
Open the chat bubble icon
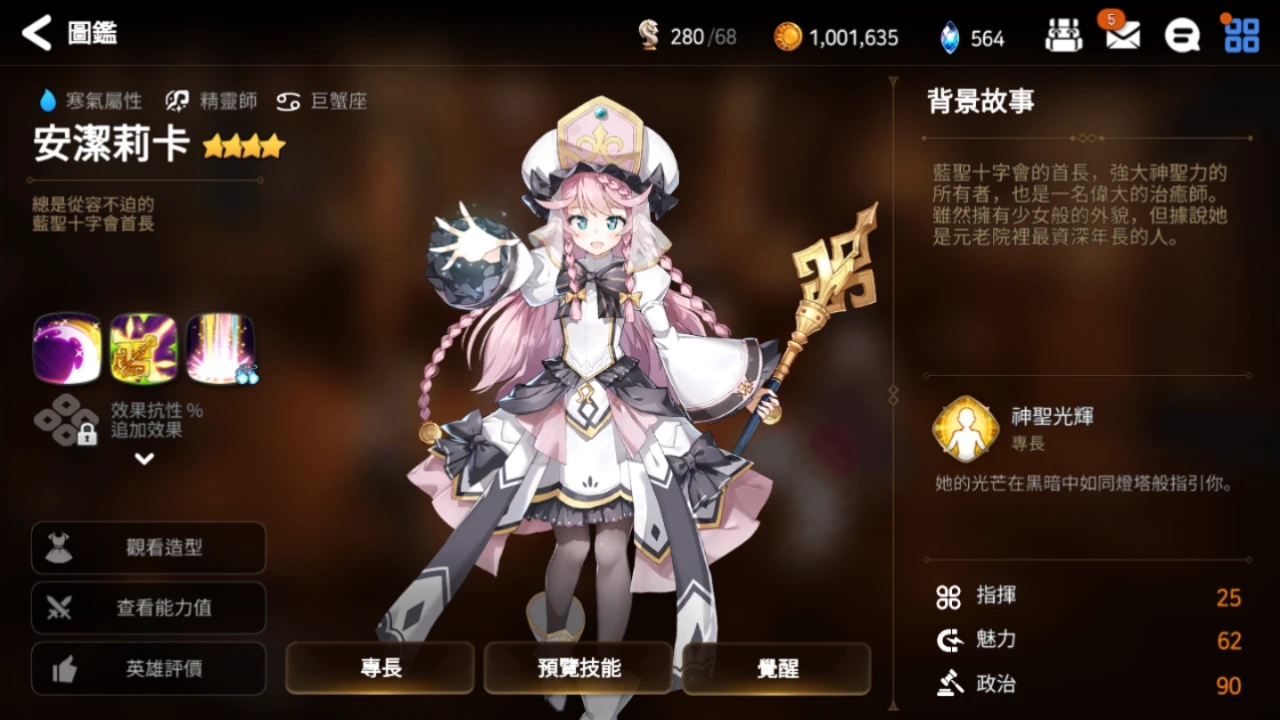1182,33
